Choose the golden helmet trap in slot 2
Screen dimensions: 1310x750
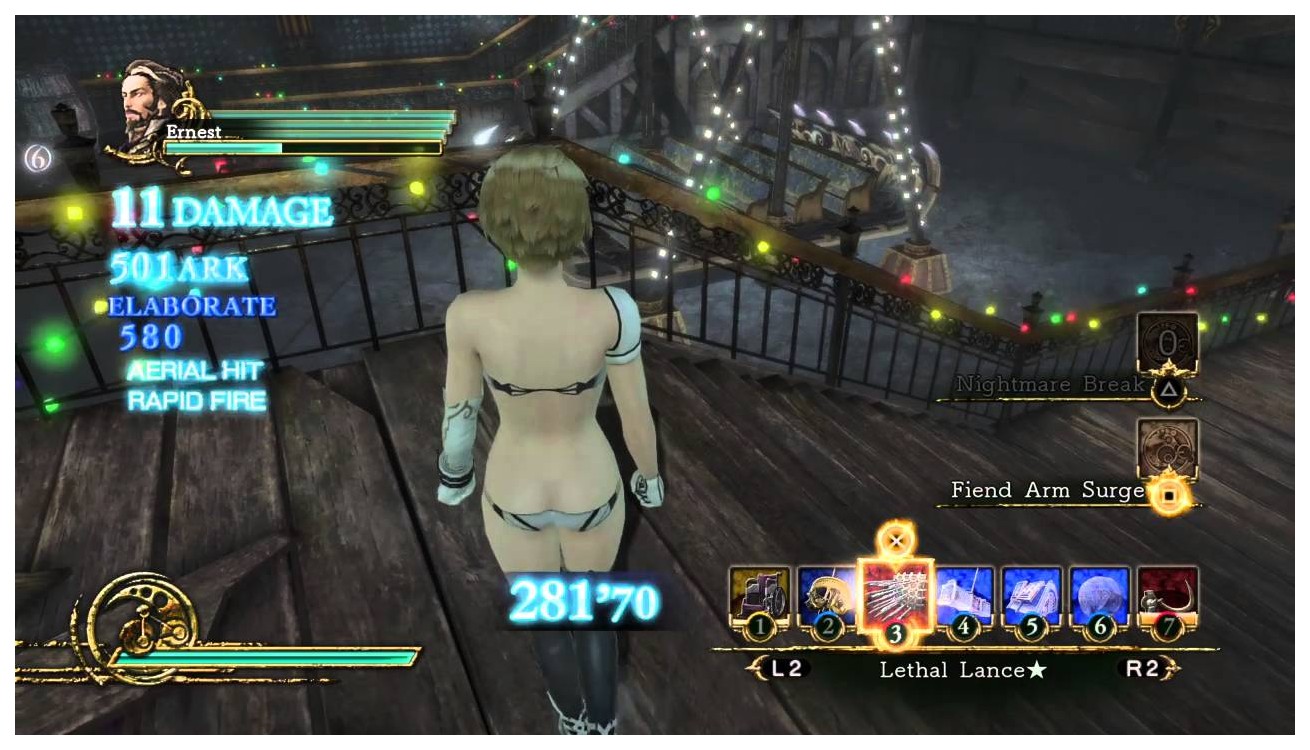pyautogui.click(x=827, y=598)
